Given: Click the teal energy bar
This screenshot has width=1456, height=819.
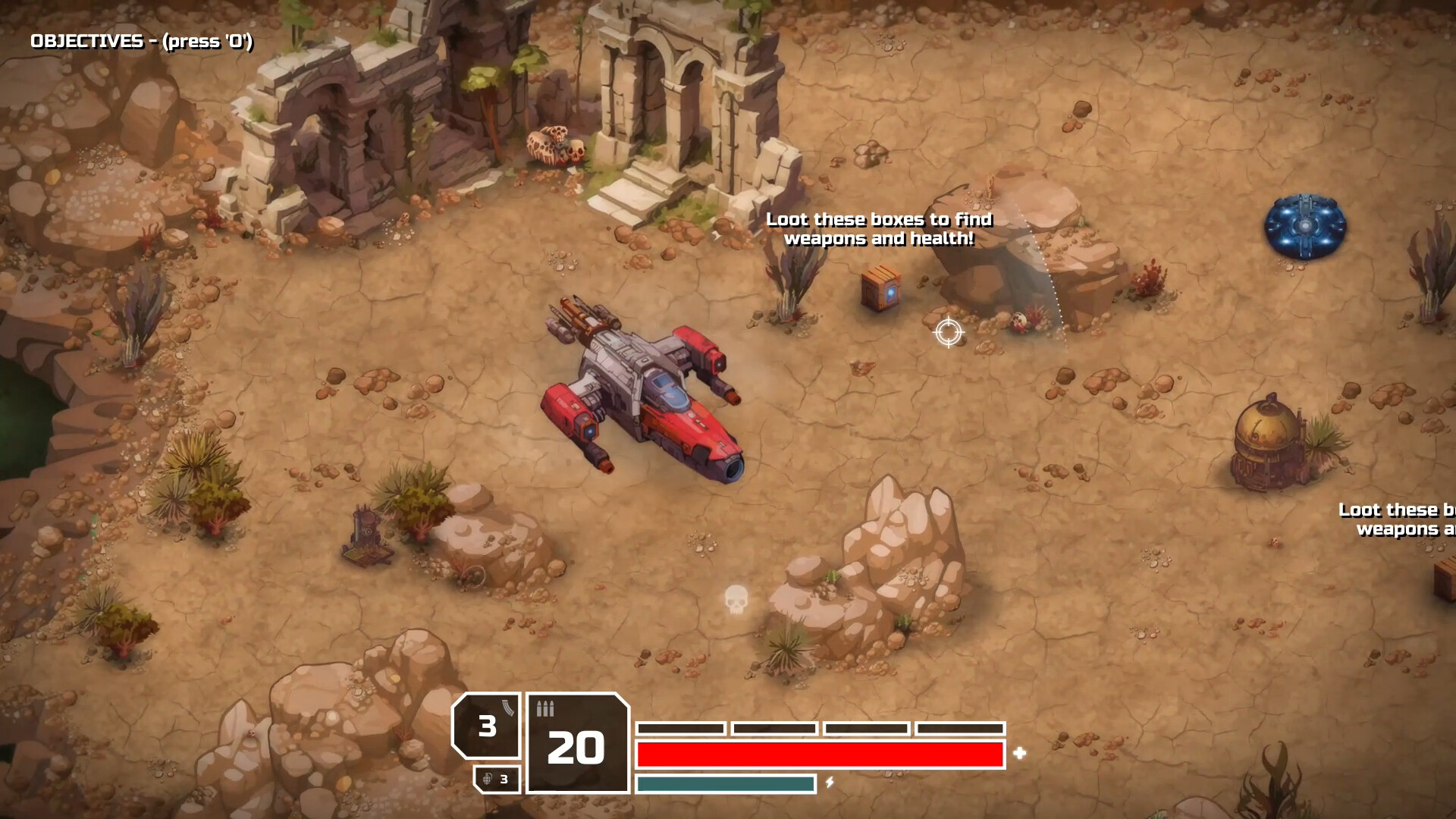Looking at the screenshot, I should pyautogui.click(x=724, y=781).
